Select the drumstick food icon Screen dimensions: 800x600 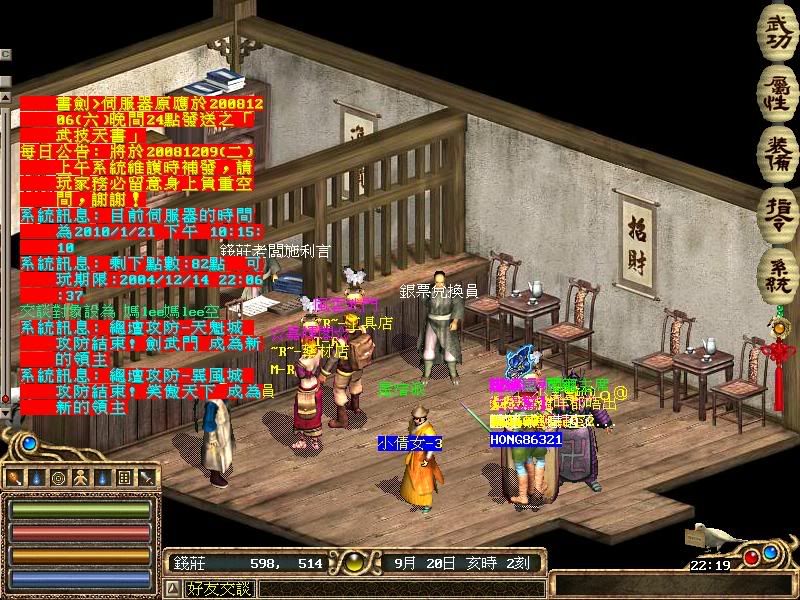coord(13,477)
